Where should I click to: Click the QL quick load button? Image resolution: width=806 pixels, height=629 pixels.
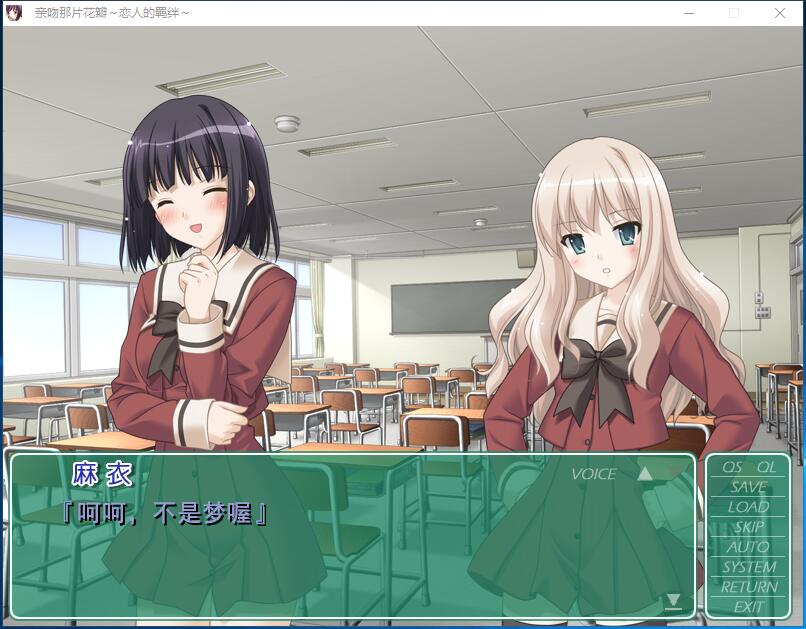pyautogui.click(x=766, y=467)
